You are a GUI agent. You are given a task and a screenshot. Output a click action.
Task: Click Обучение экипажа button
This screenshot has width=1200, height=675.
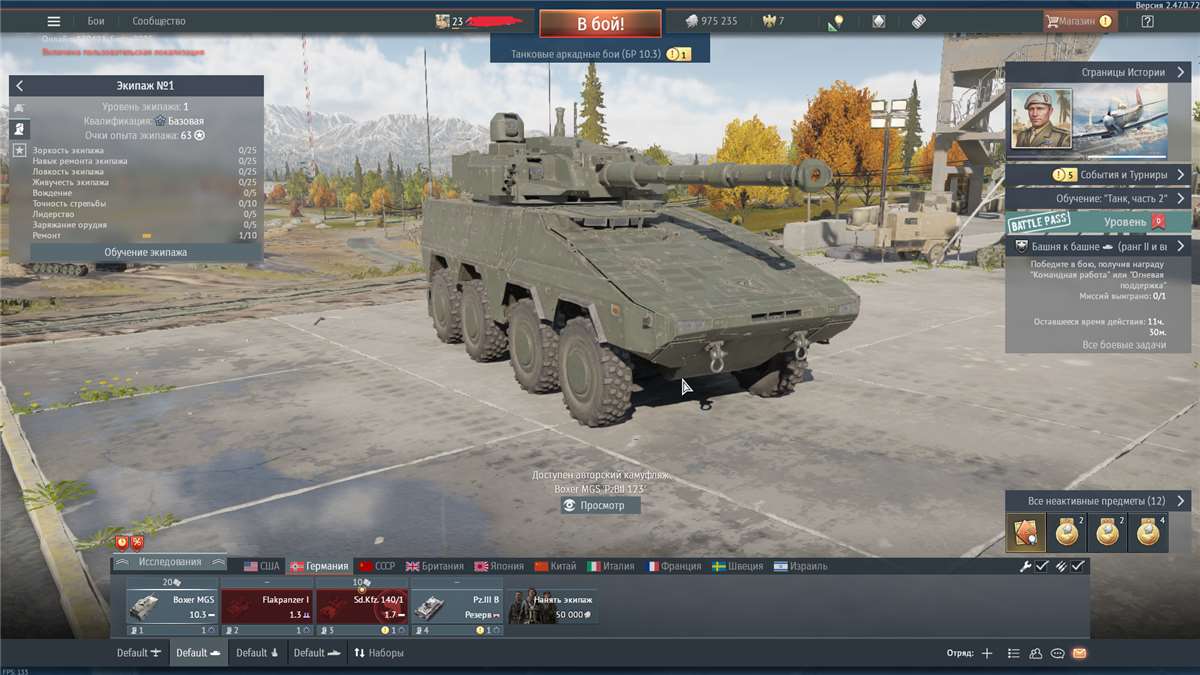tap(145, 252)
